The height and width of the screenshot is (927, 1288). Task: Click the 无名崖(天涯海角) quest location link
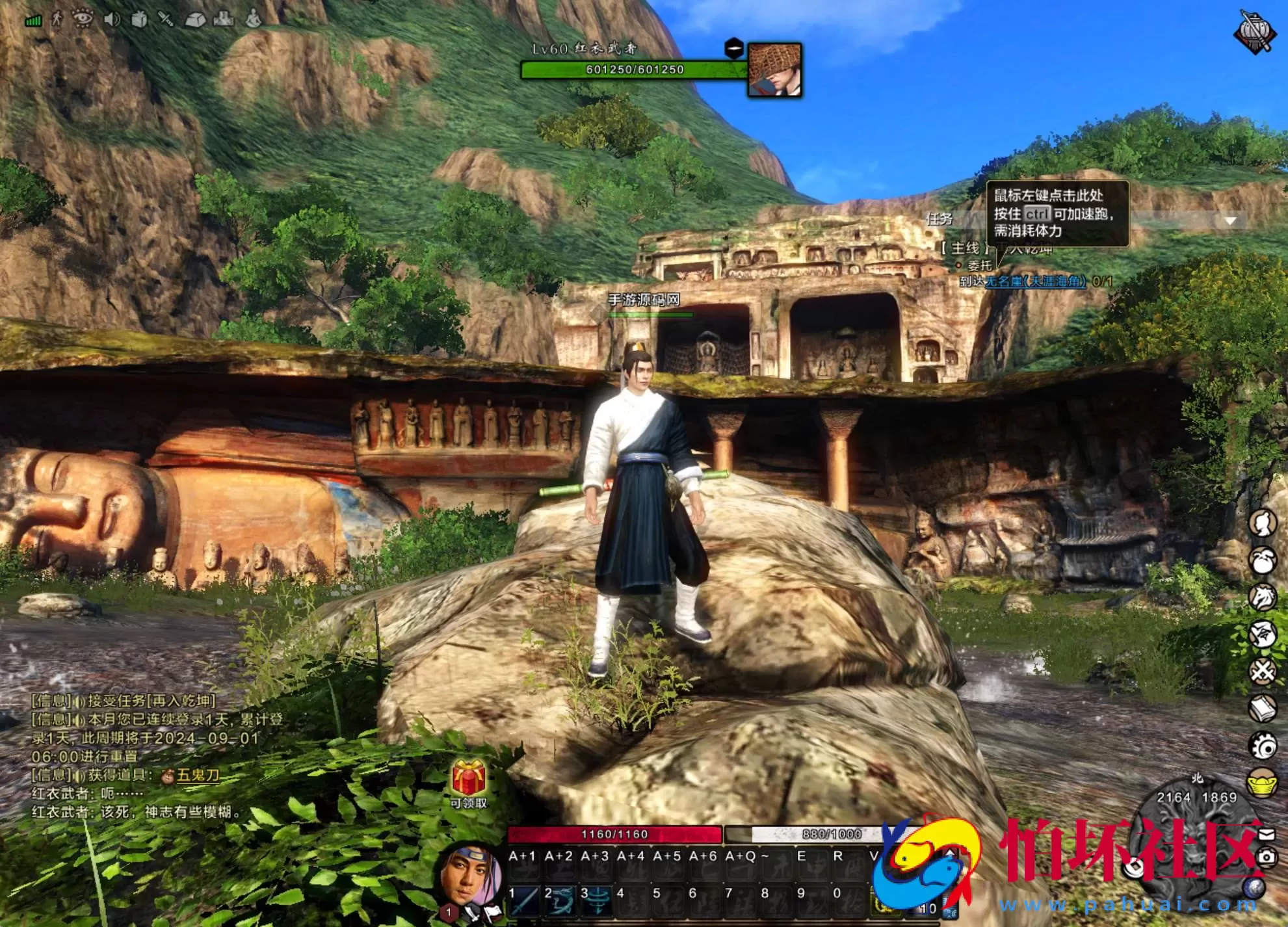point(1036,281)
